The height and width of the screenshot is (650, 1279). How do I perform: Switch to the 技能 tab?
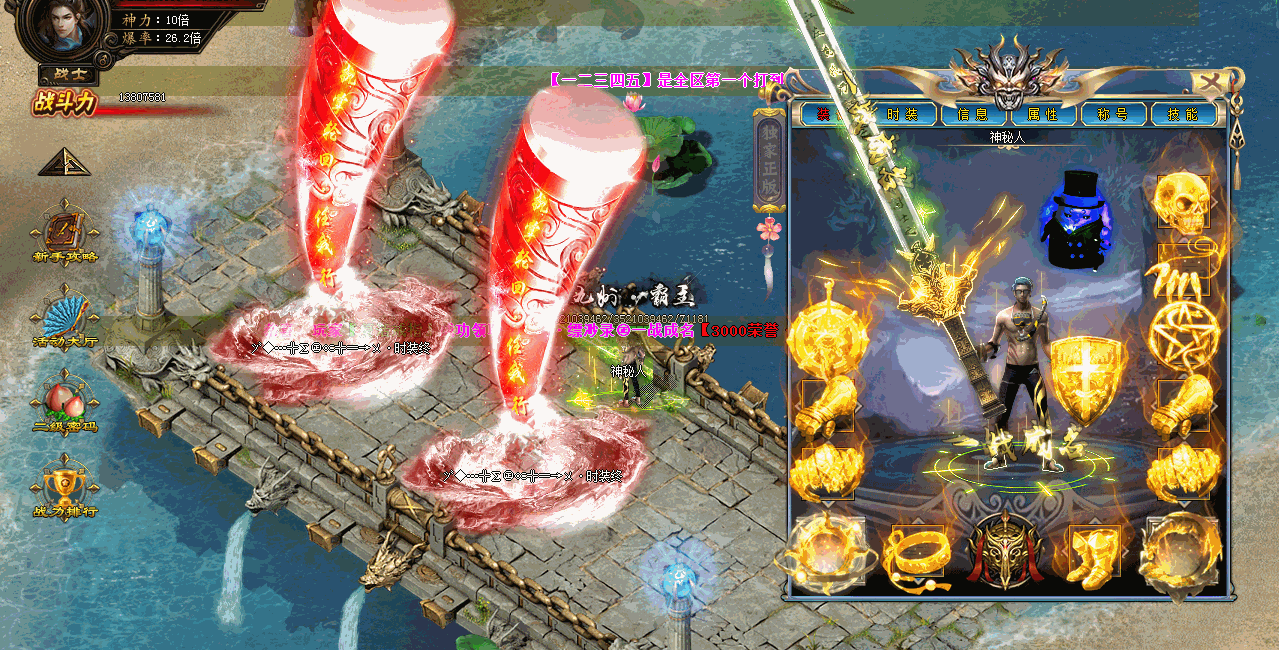pos(1182,115)
